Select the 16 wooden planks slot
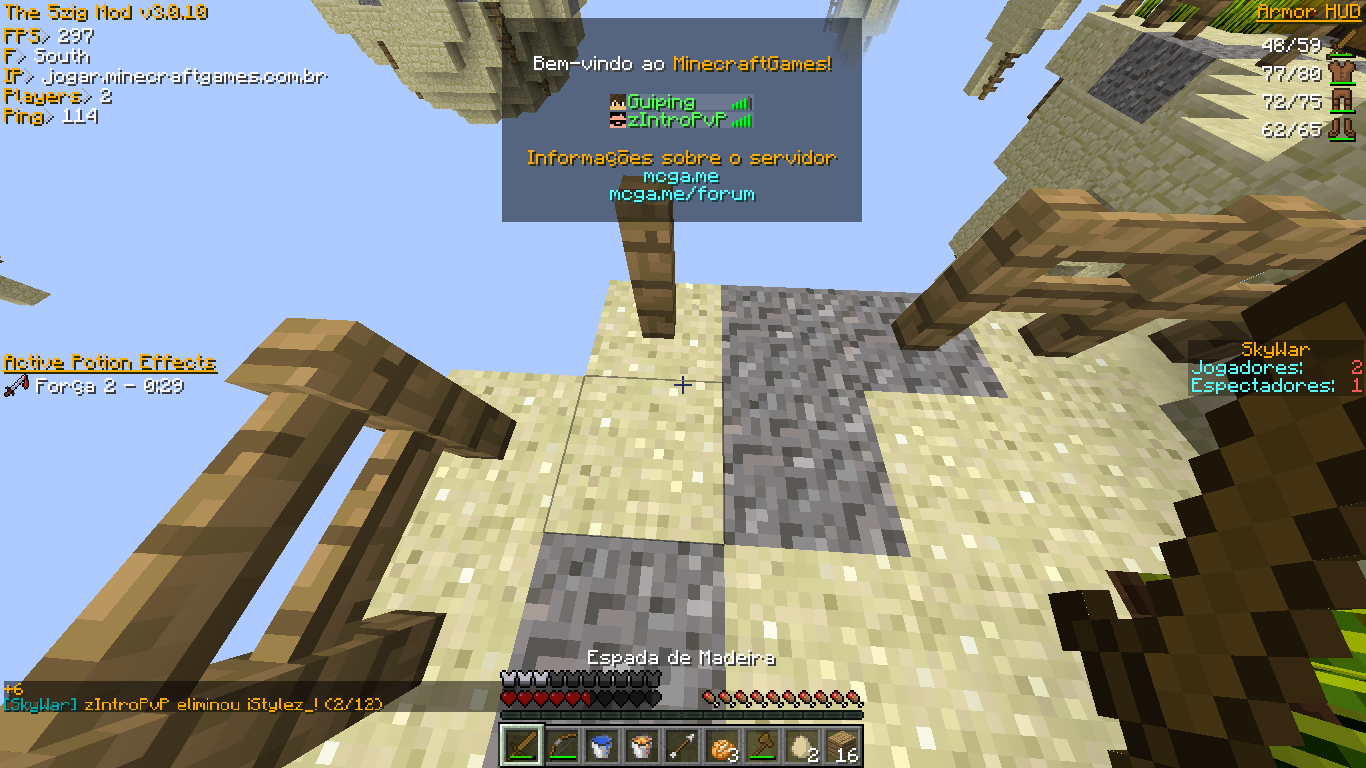The height and width of the screenshot is (768, 1366). 841,746
